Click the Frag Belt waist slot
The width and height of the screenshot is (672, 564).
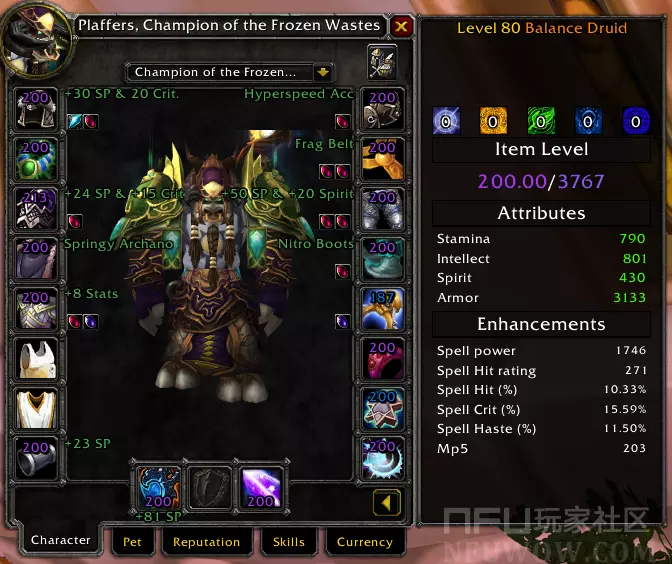(382, 158)
